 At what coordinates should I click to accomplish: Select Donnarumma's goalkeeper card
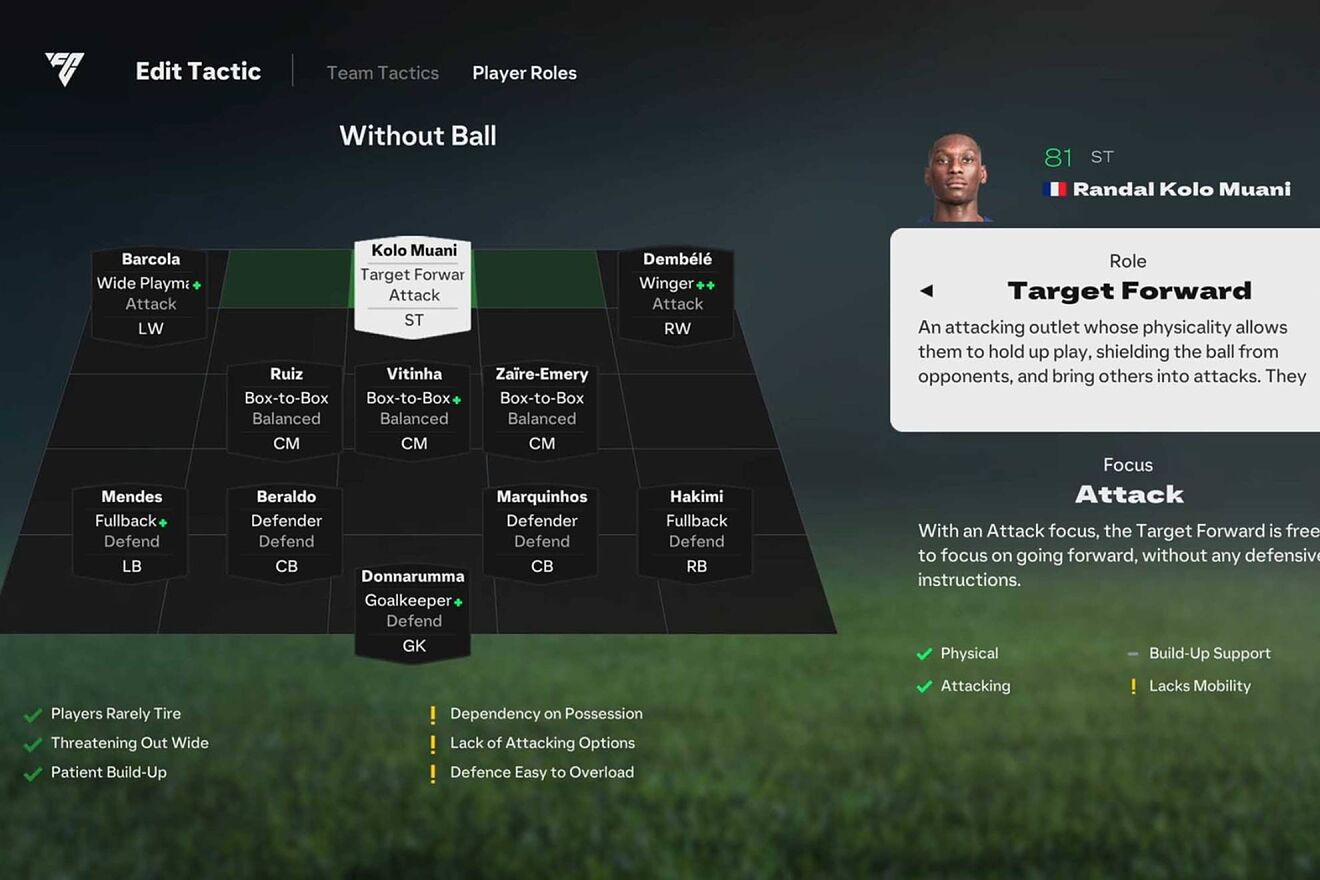[413, 611]
